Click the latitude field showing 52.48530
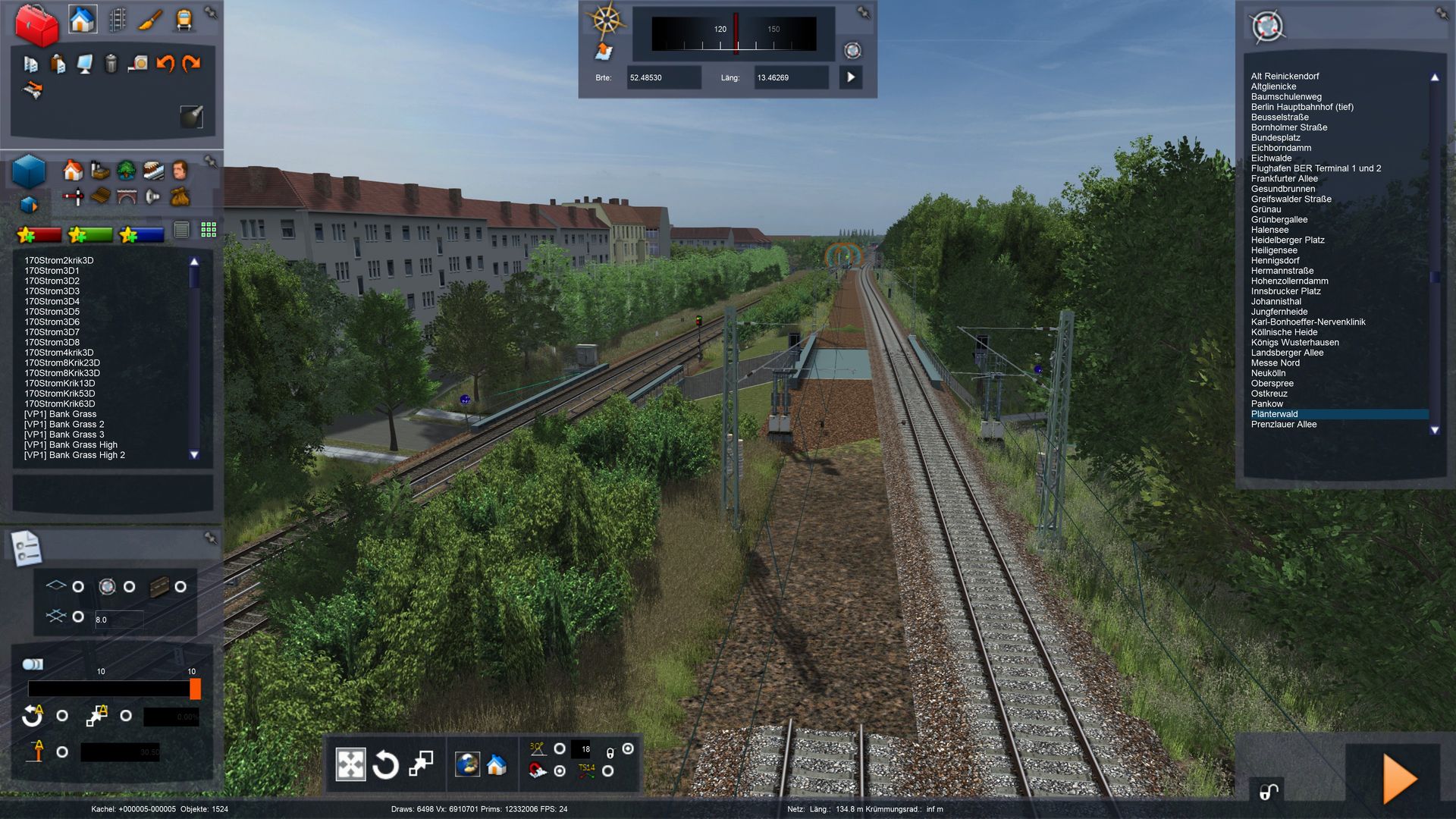The height and width of the screenshot is (819, 1456). coord(663,77)
